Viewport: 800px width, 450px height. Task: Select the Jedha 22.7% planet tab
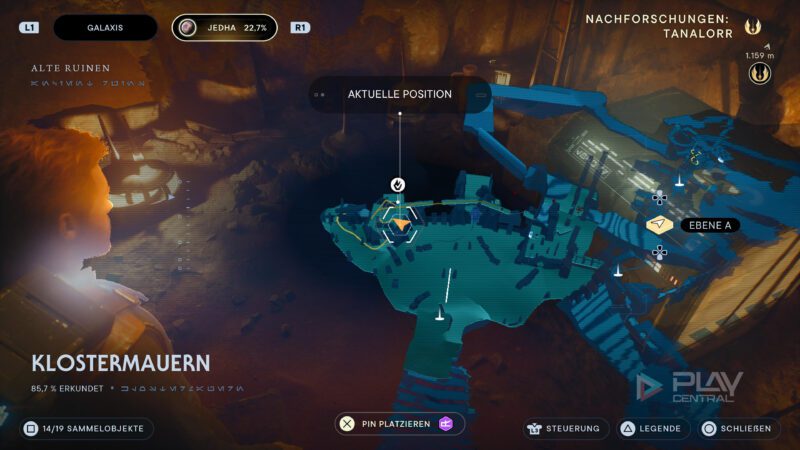[224, 28]
